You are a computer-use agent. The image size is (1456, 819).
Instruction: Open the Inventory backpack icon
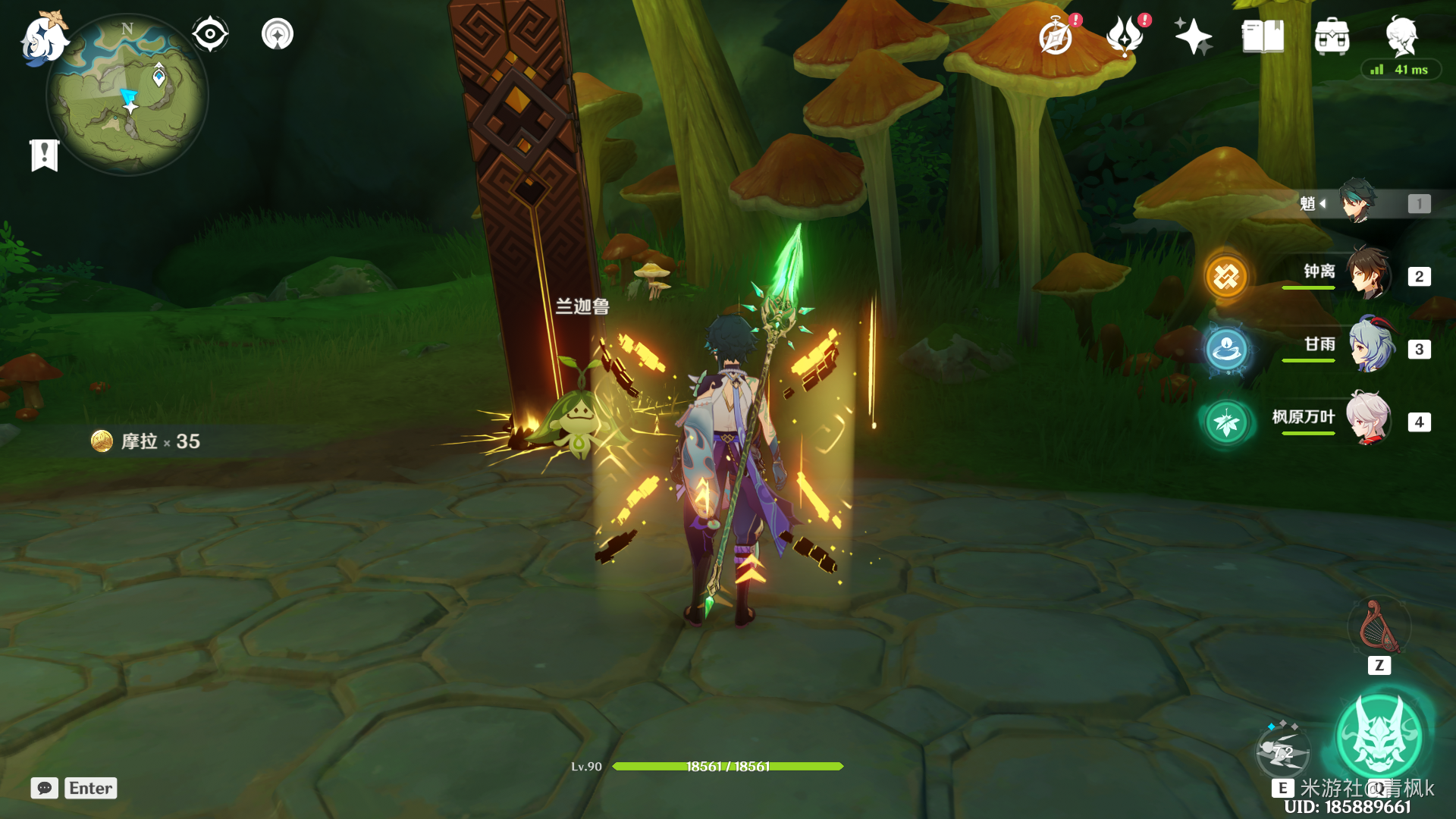[x=1332, y=36]
